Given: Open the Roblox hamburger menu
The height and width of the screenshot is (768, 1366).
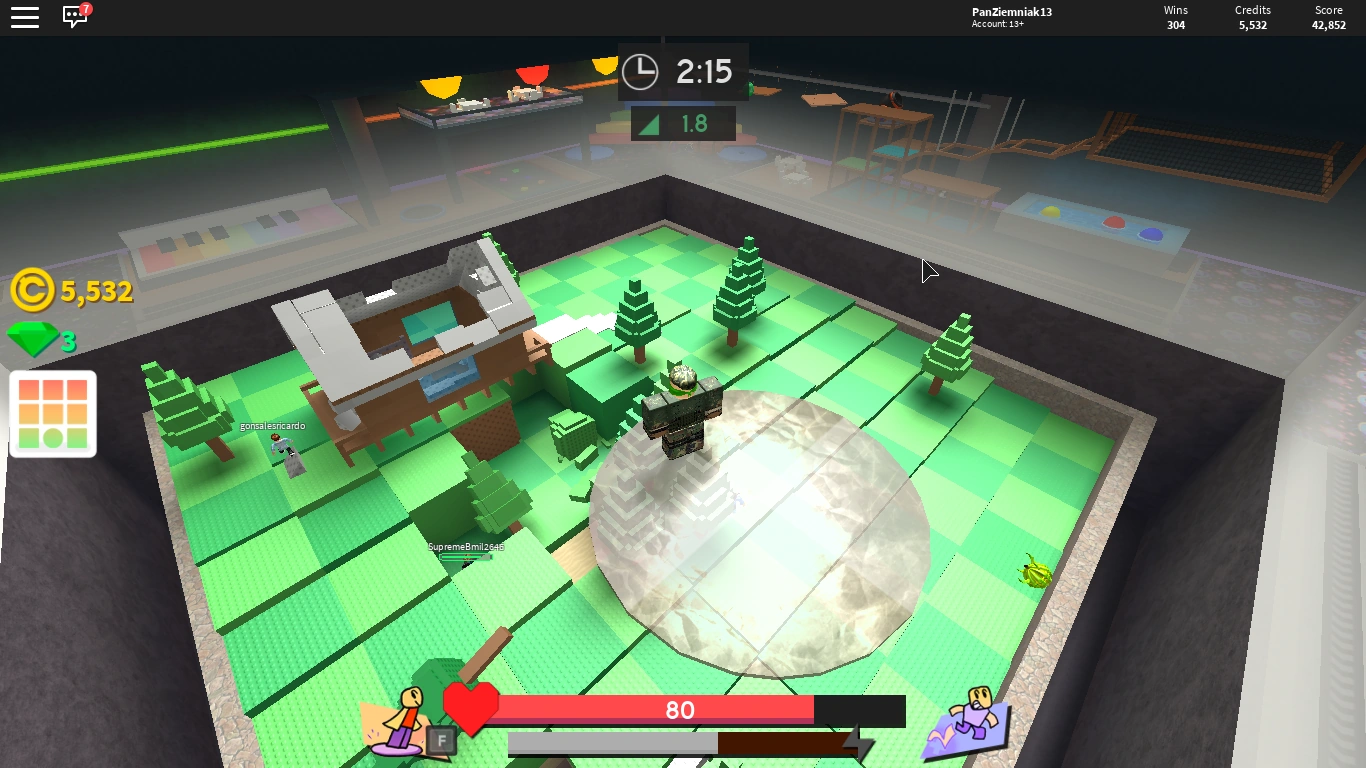Looking at the screenshot, I should 25,17.
